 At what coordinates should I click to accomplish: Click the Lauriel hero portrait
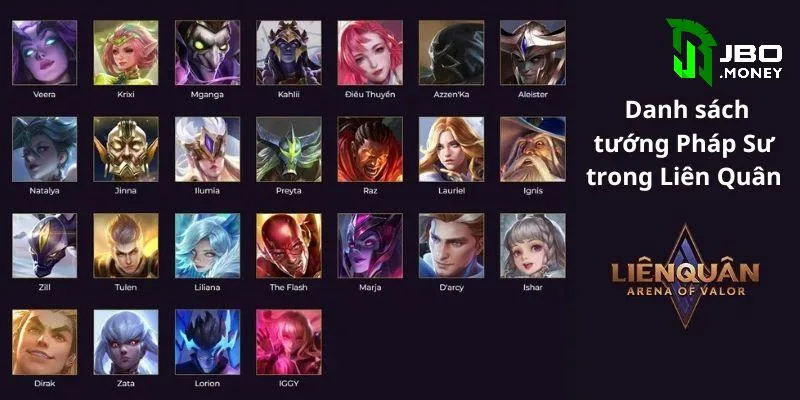point(451,148)
